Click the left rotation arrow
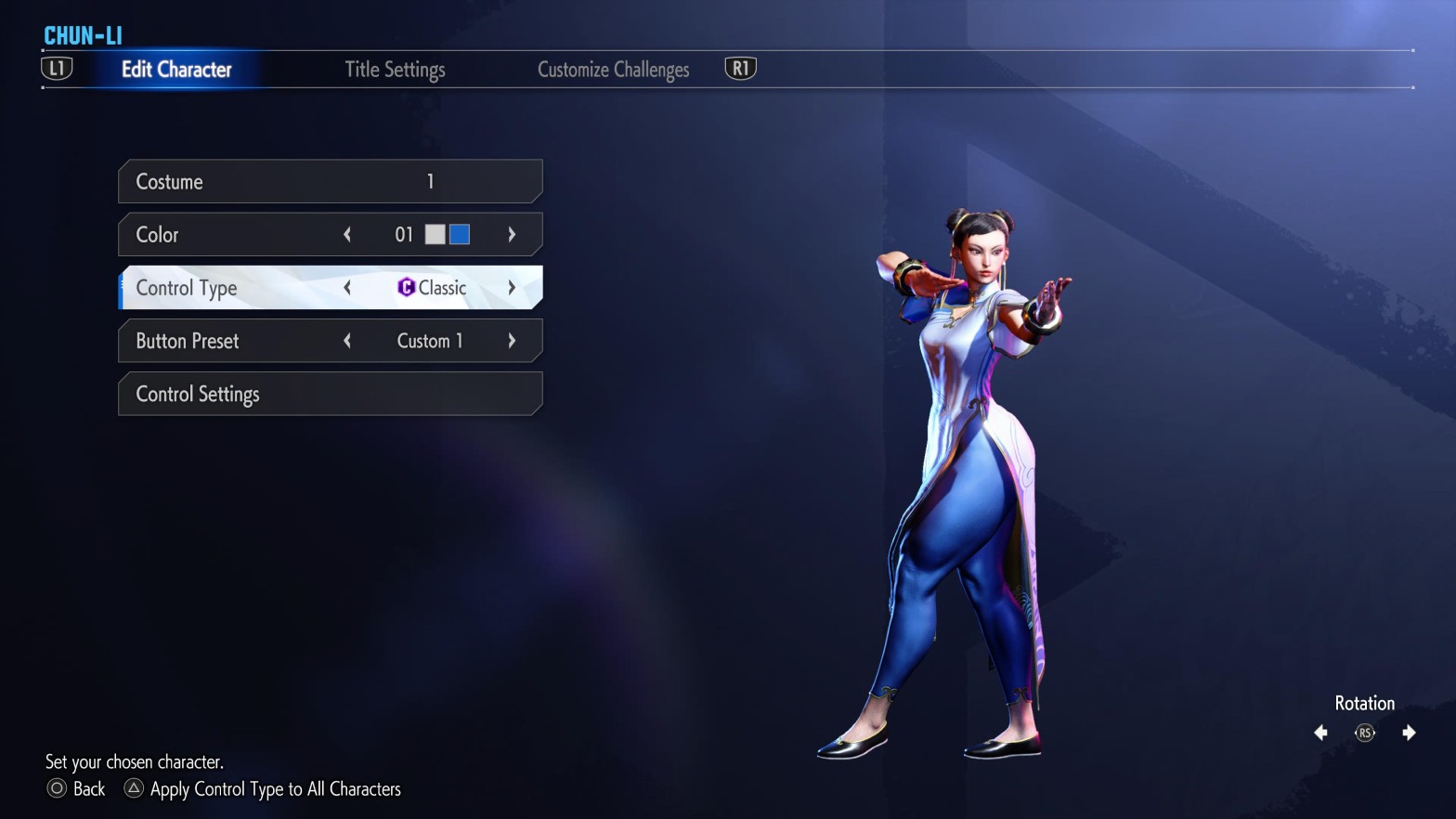The height and width of the screenshot is (819, 1456). coord(1320,733)
